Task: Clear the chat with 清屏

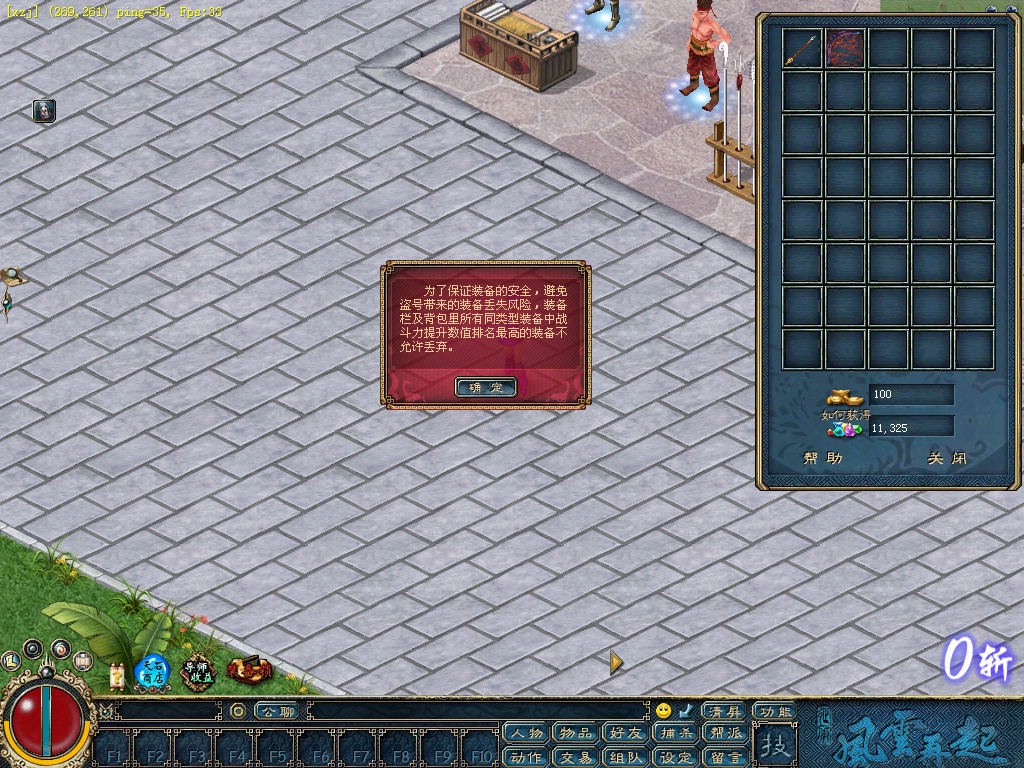Action: (725, 711)
